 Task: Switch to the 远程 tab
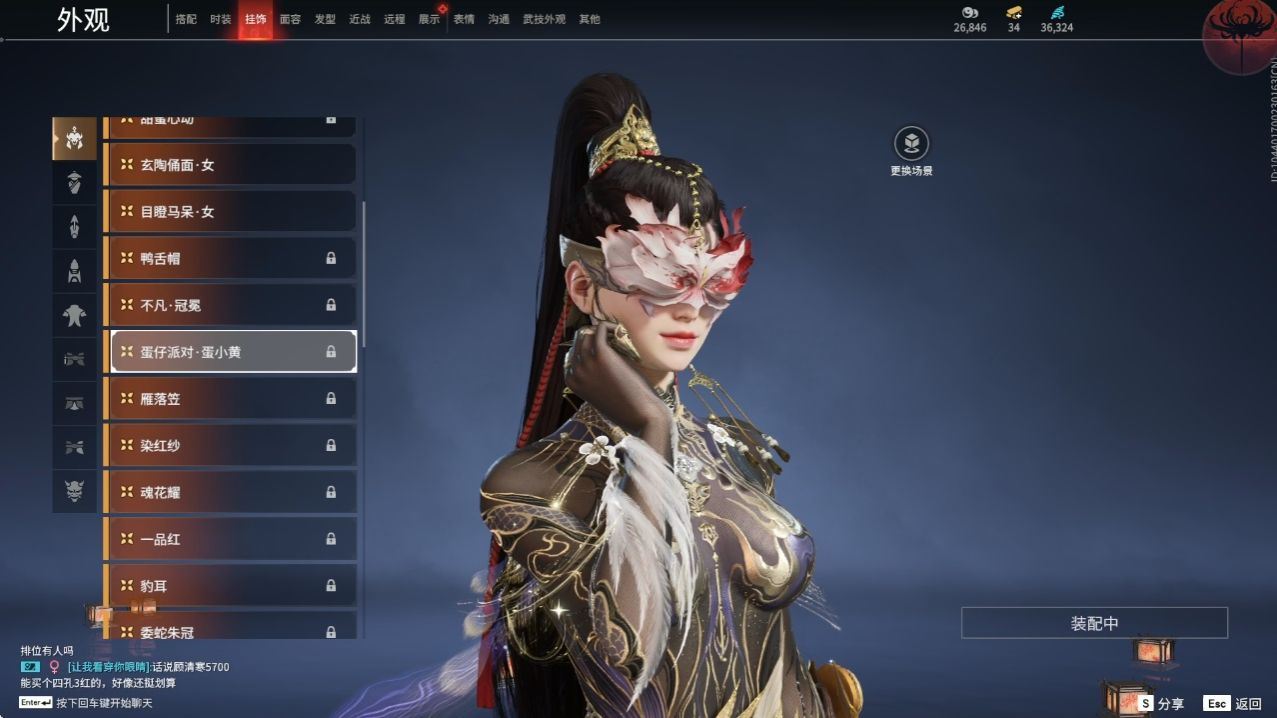[394, 19]
